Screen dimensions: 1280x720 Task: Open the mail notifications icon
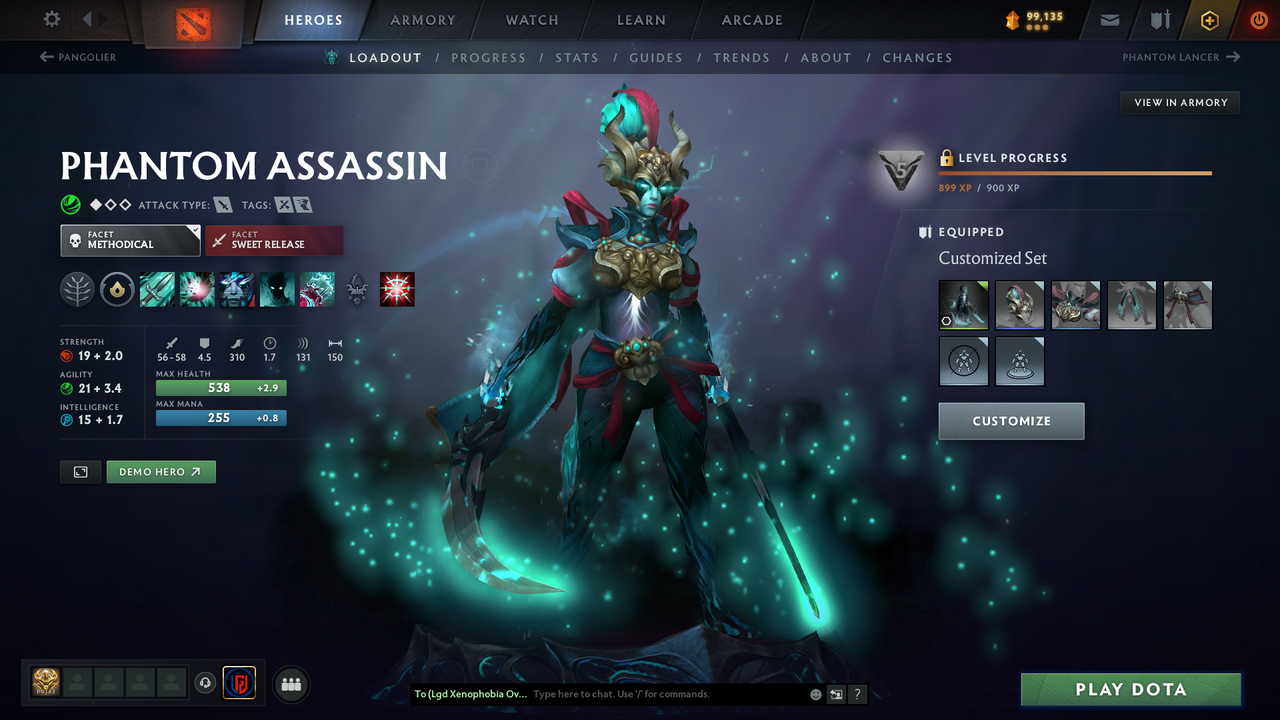pos(1109,19)
